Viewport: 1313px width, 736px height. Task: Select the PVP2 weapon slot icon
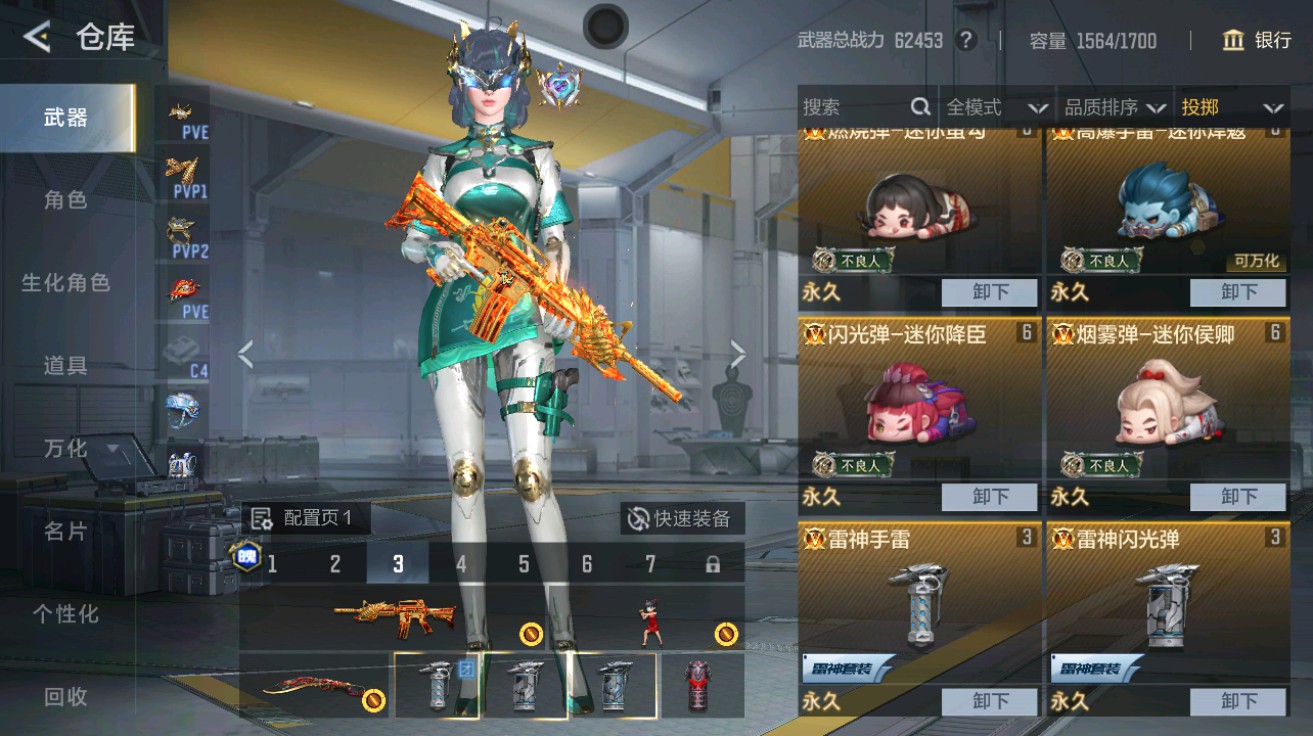pyautogui.click(x=182, y=229)
